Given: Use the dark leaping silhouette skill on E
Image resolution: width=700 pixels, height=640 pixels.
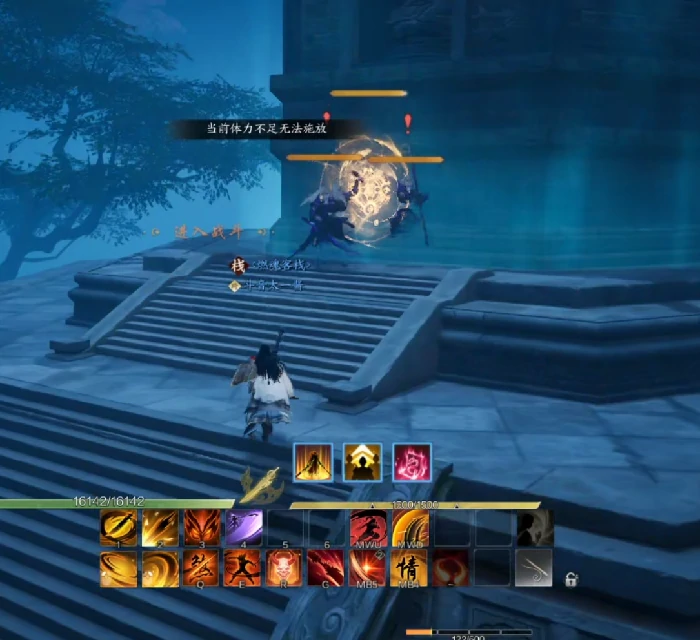Looking at the screenshot, I should click(x=242, y=567).
